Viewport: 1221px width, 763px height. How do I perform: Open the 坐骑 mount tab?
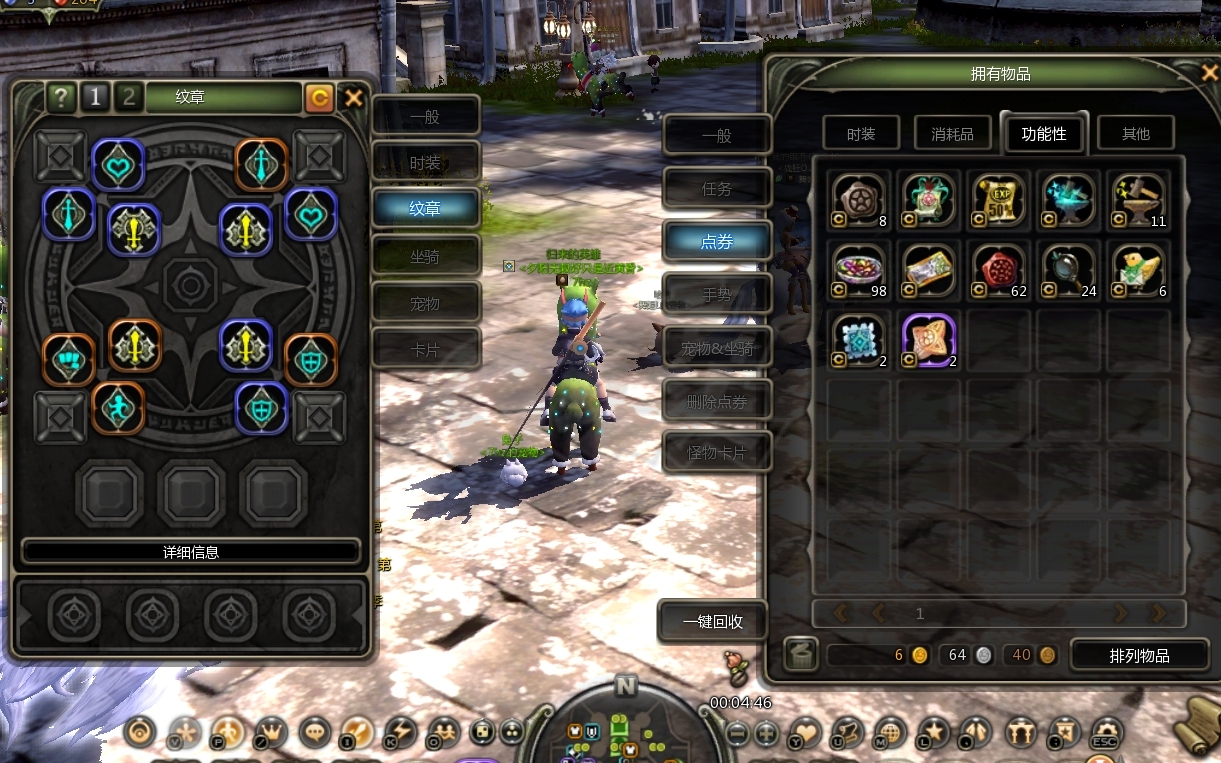click(426, 256)
